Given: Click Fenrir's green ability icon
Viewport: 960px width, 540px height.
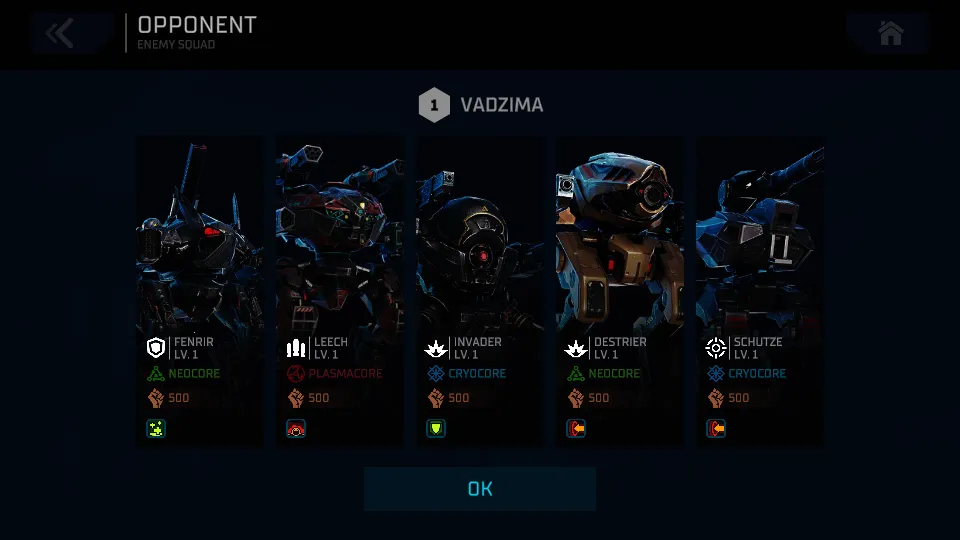Looking at the screenshot, I should click(x=156, y=429).
